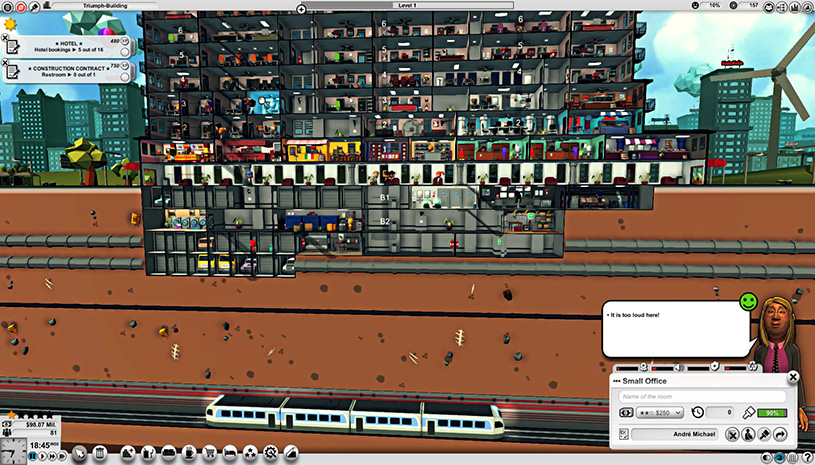
Task: Close the Small Office panel
Action: coord(793,377)
